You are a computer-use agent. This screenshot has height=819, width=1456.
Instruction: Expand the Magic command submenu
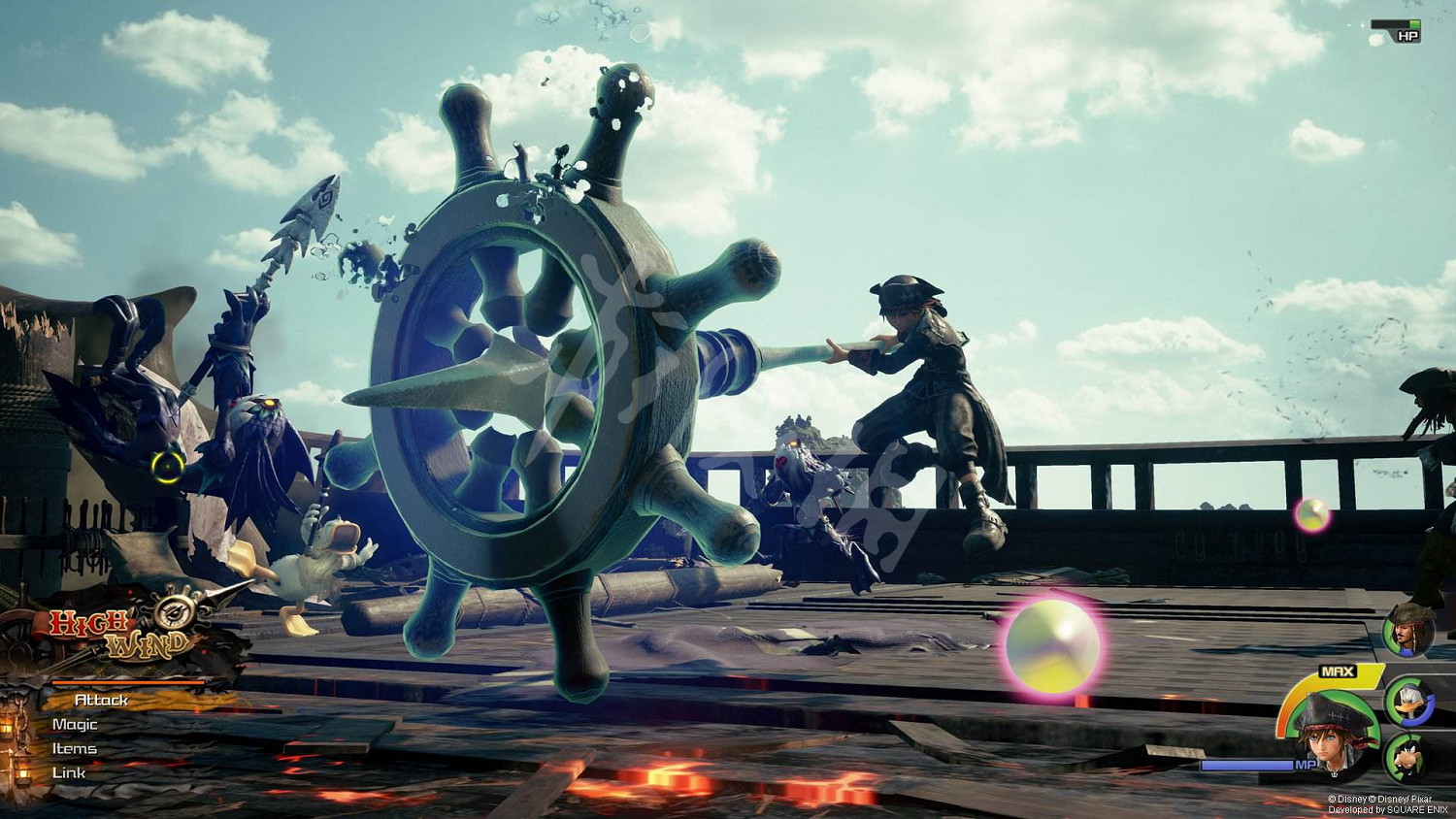tap(76, 725)
